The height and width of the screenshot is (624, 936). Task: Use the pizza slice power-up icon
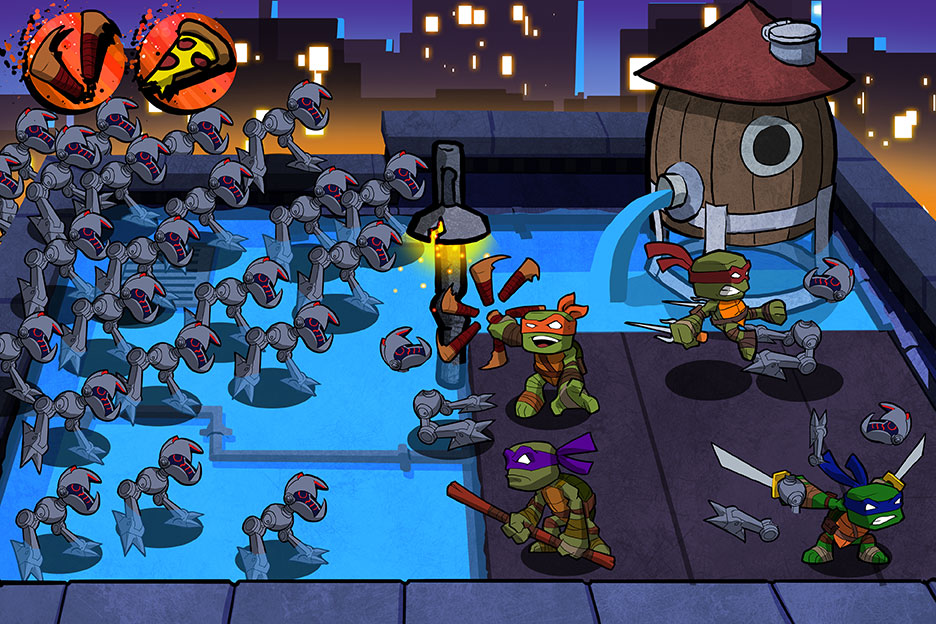pos(186,58)
